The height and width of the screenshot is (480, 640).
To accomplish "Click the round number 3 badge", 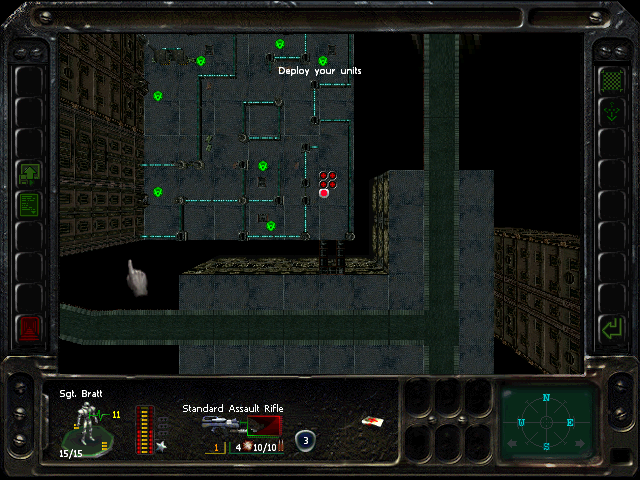I will [x=305, y=439].
